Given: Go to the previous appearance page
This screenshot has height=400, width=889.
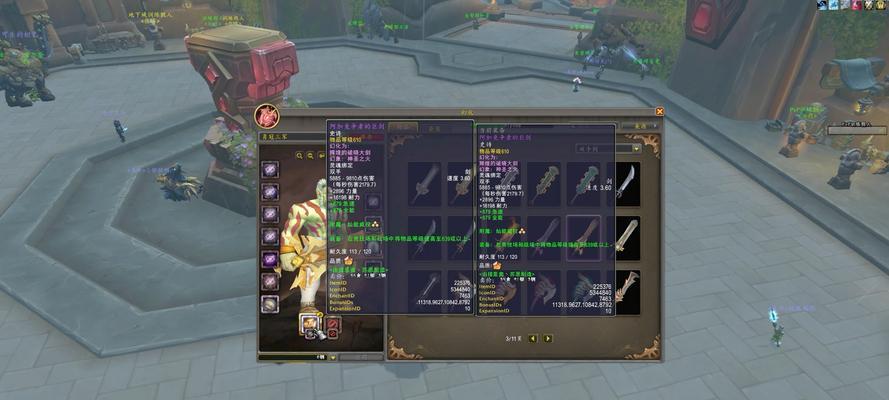Looking at the screenshot, I should (x=533, y=338).
